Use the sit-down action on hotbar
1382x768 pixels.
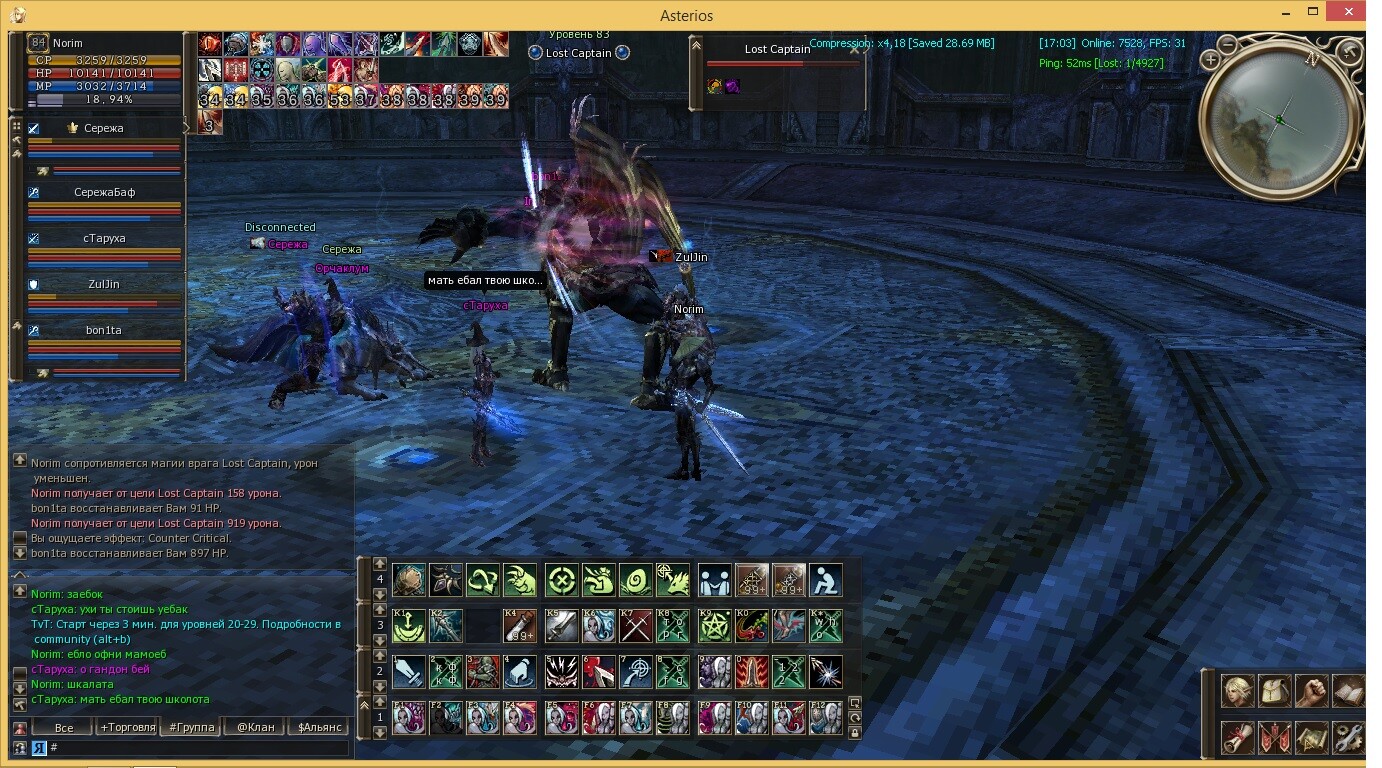coord(825,580)
